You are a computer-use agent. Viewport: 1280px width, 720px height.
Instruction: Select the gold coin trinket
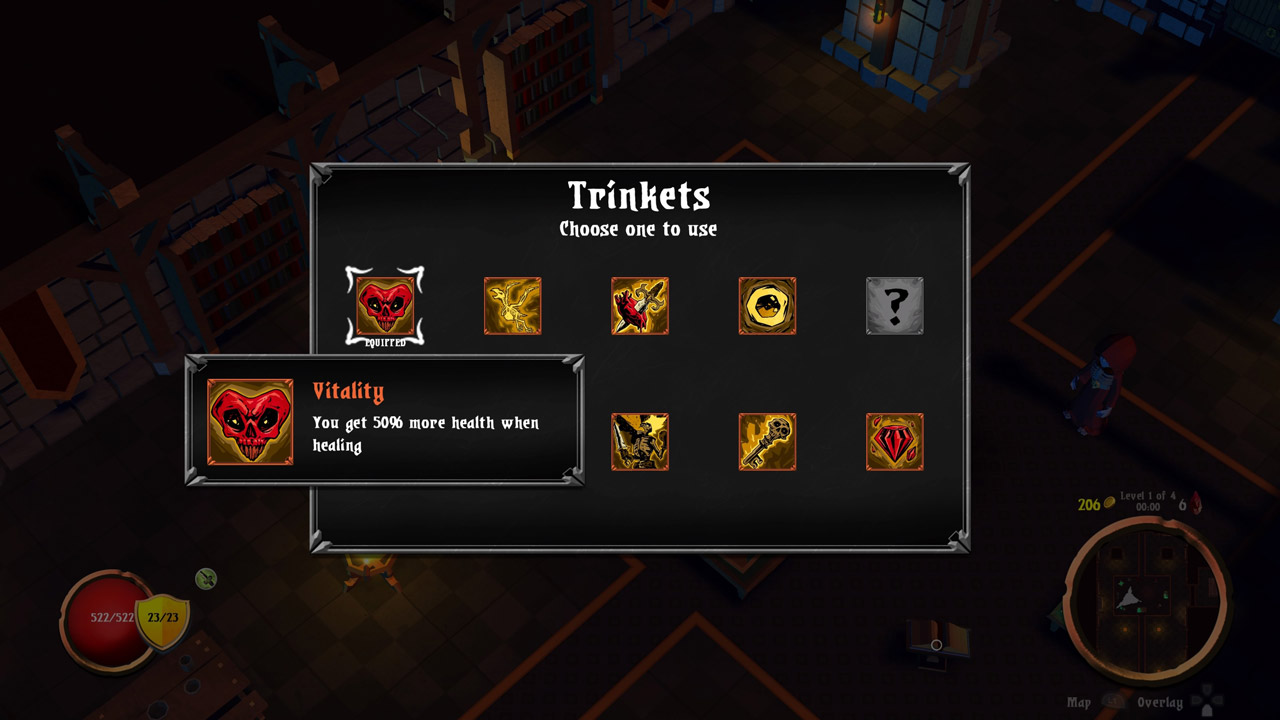767,306
